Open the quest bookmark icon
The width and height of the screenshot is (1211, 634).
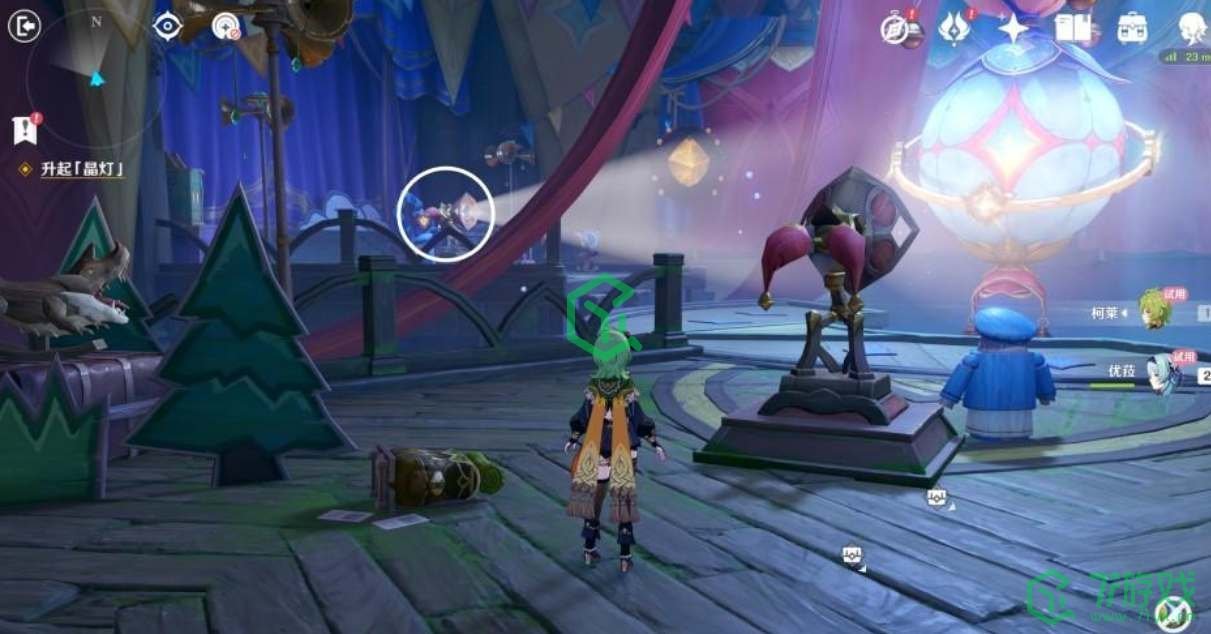pos(24,130)
